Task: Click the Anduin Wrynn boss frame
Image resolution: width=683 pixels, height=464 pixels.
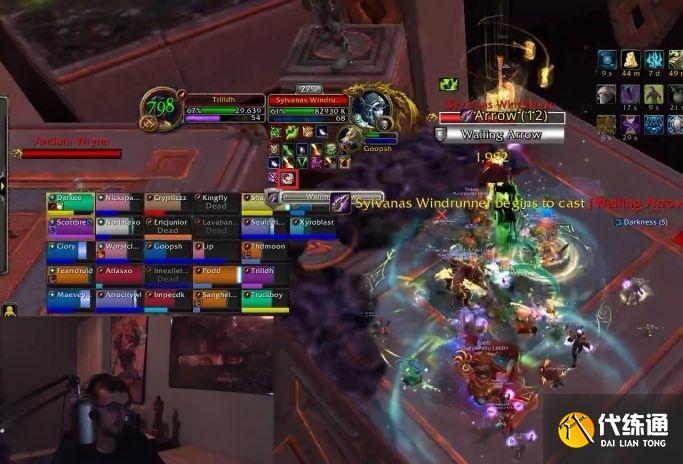Action: (70, 148)
